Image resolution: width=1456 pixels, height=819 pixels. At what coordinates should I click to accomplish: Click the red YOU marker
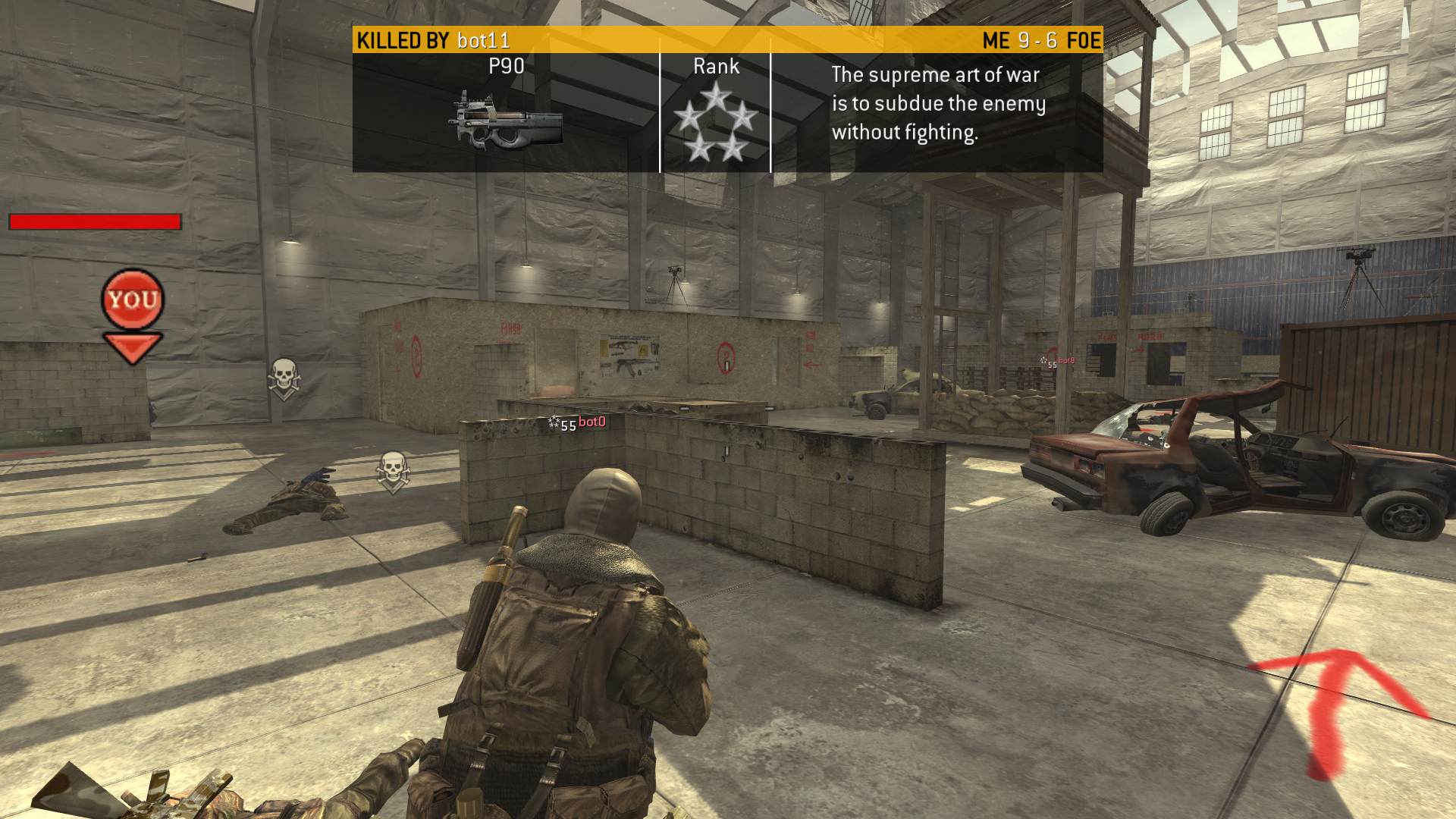pos(133,300)
